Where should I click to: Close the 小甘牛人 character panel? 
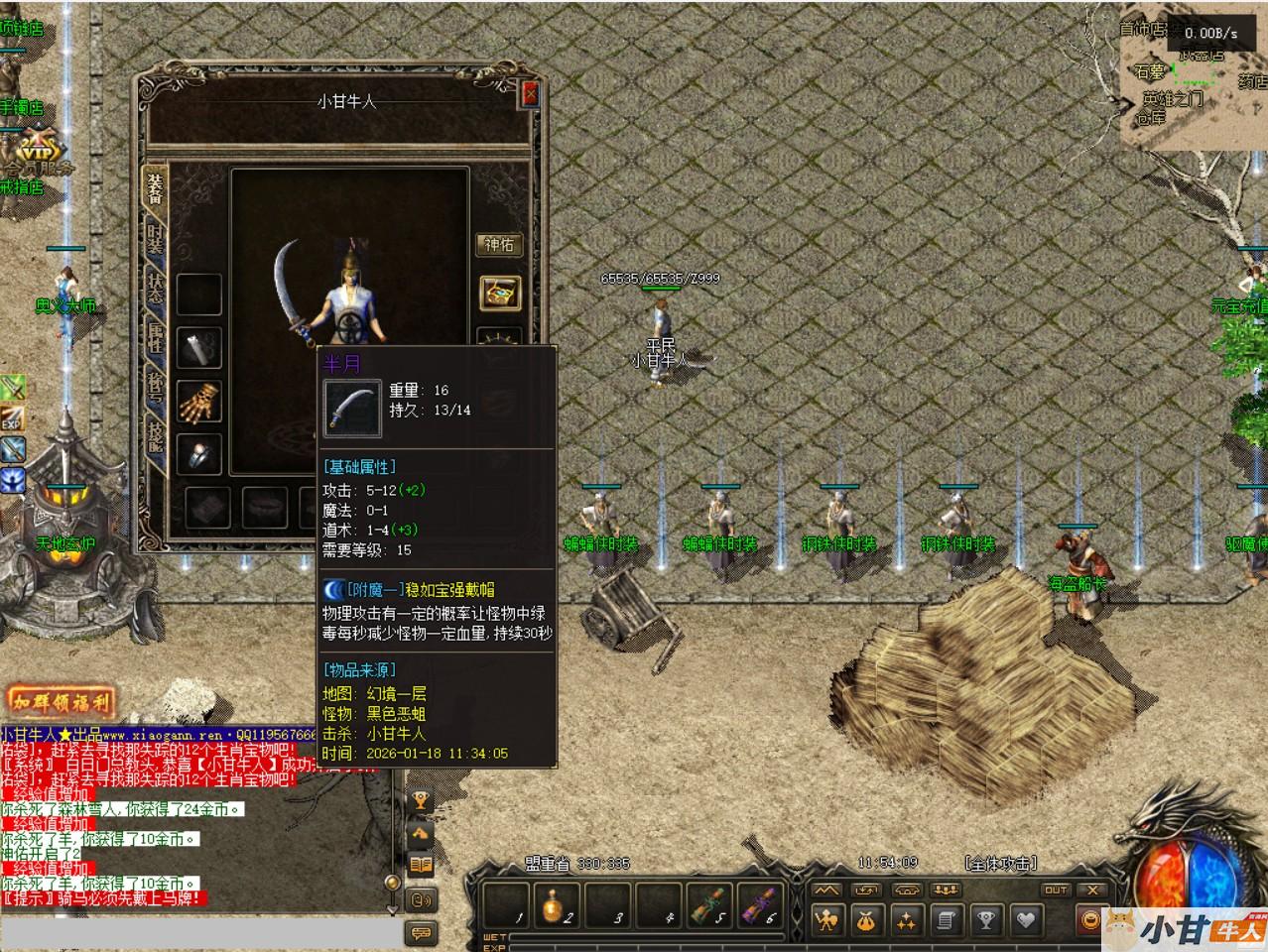coord(531,93)
